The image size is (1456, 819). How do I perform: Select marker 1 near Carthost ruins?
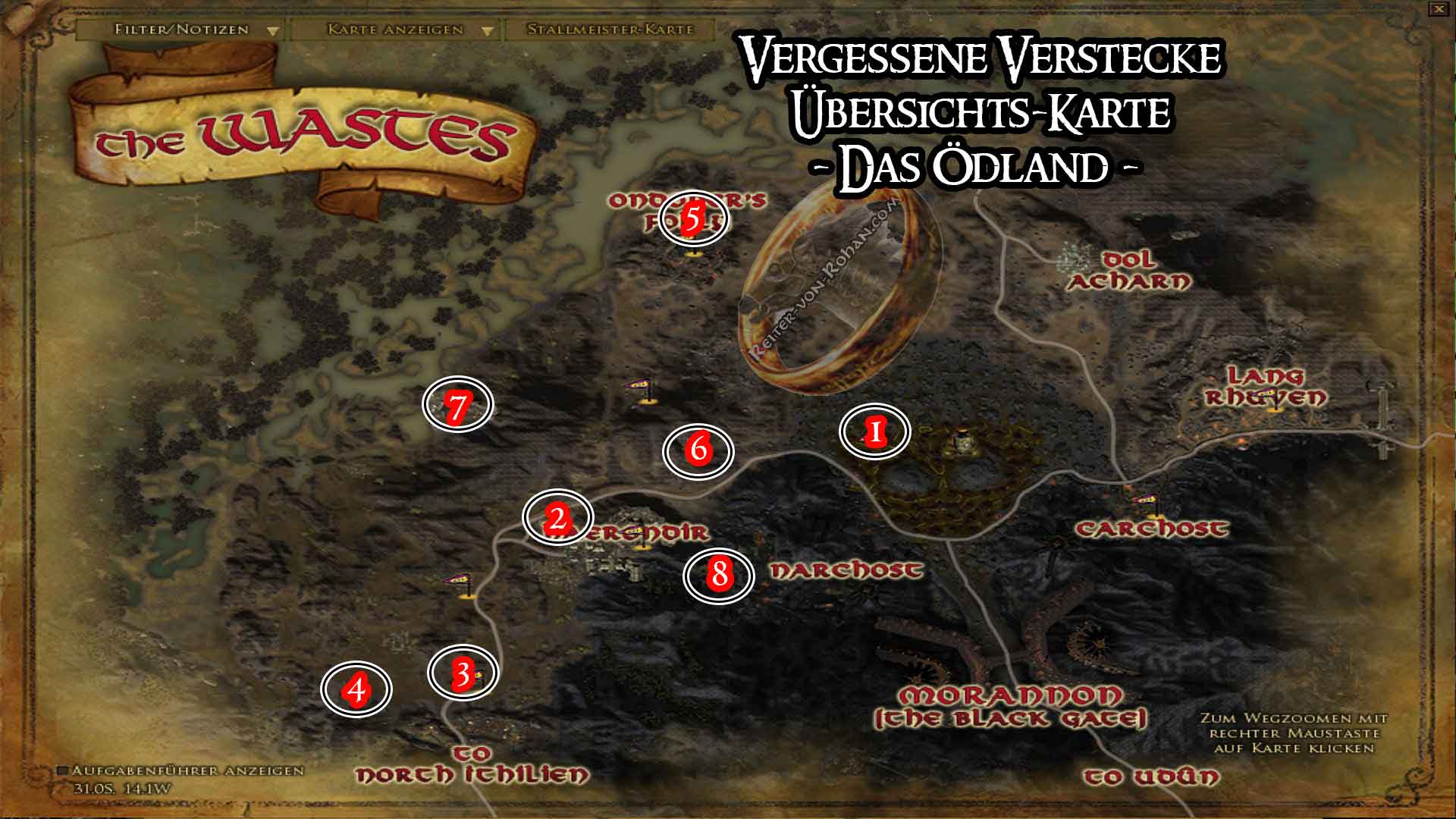875,432
